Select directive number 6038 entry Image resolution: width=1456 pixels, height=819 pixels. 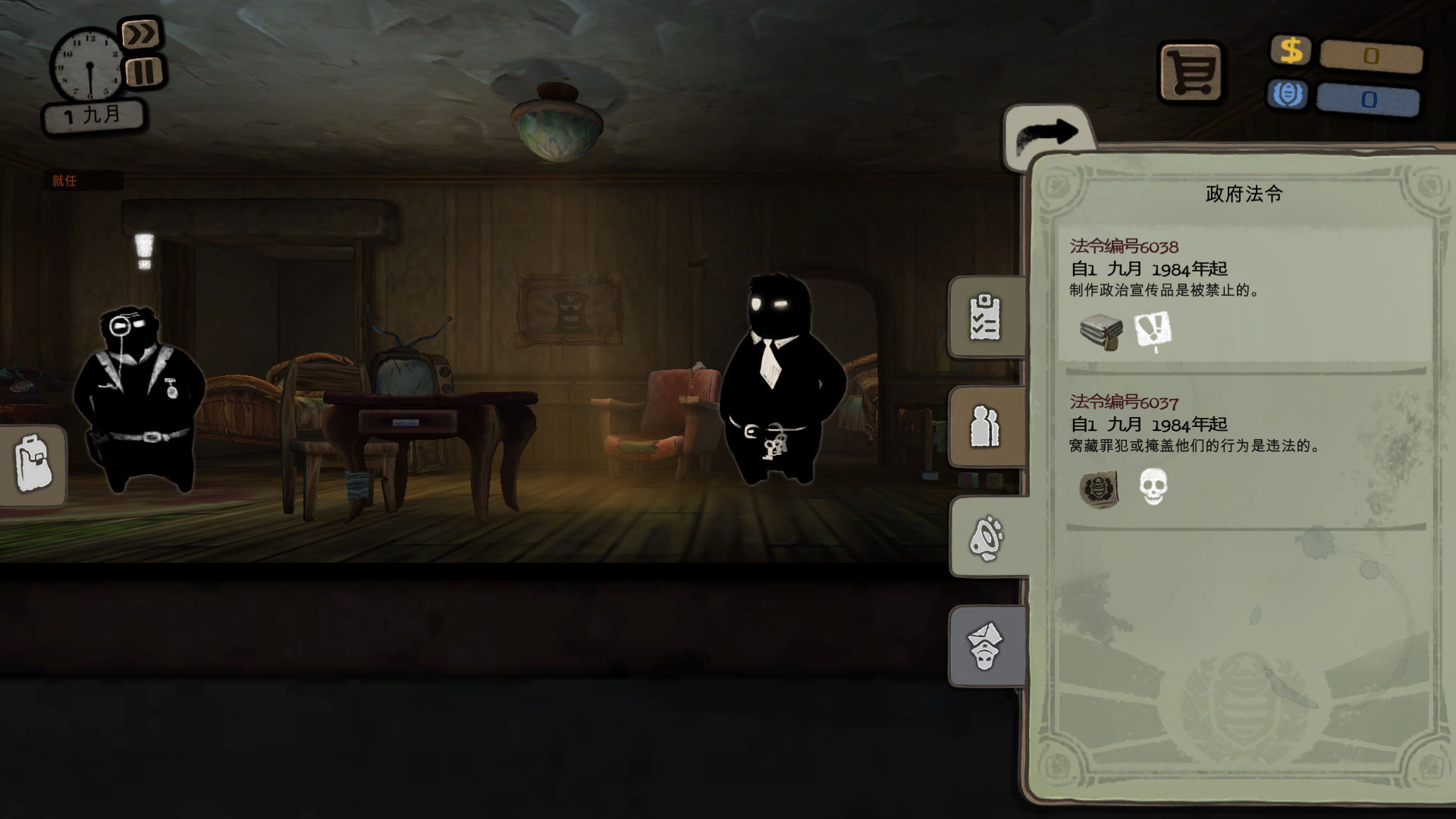tap(1244, 297)
